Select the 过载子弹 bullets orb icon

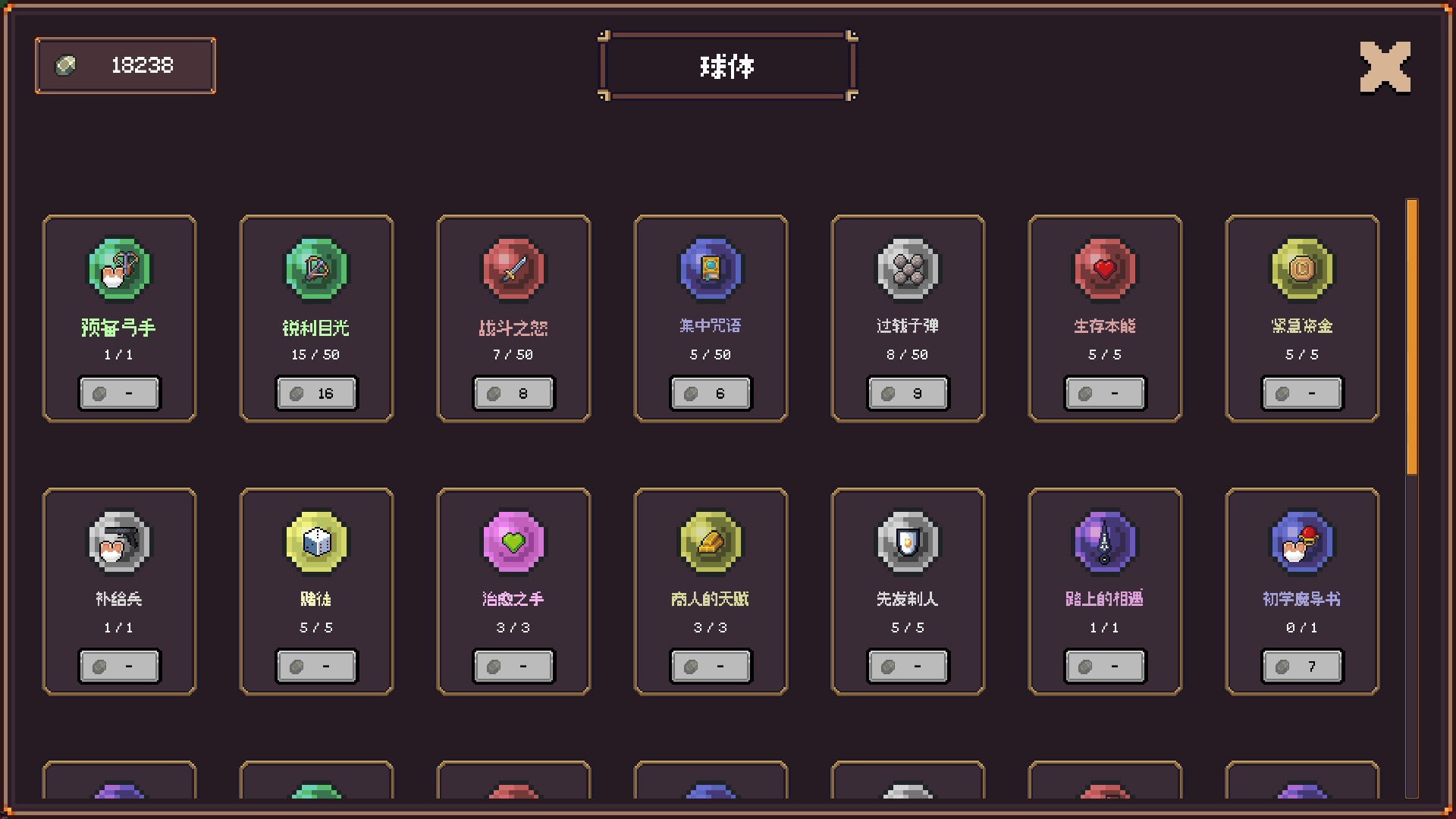[x=908, y=269]
